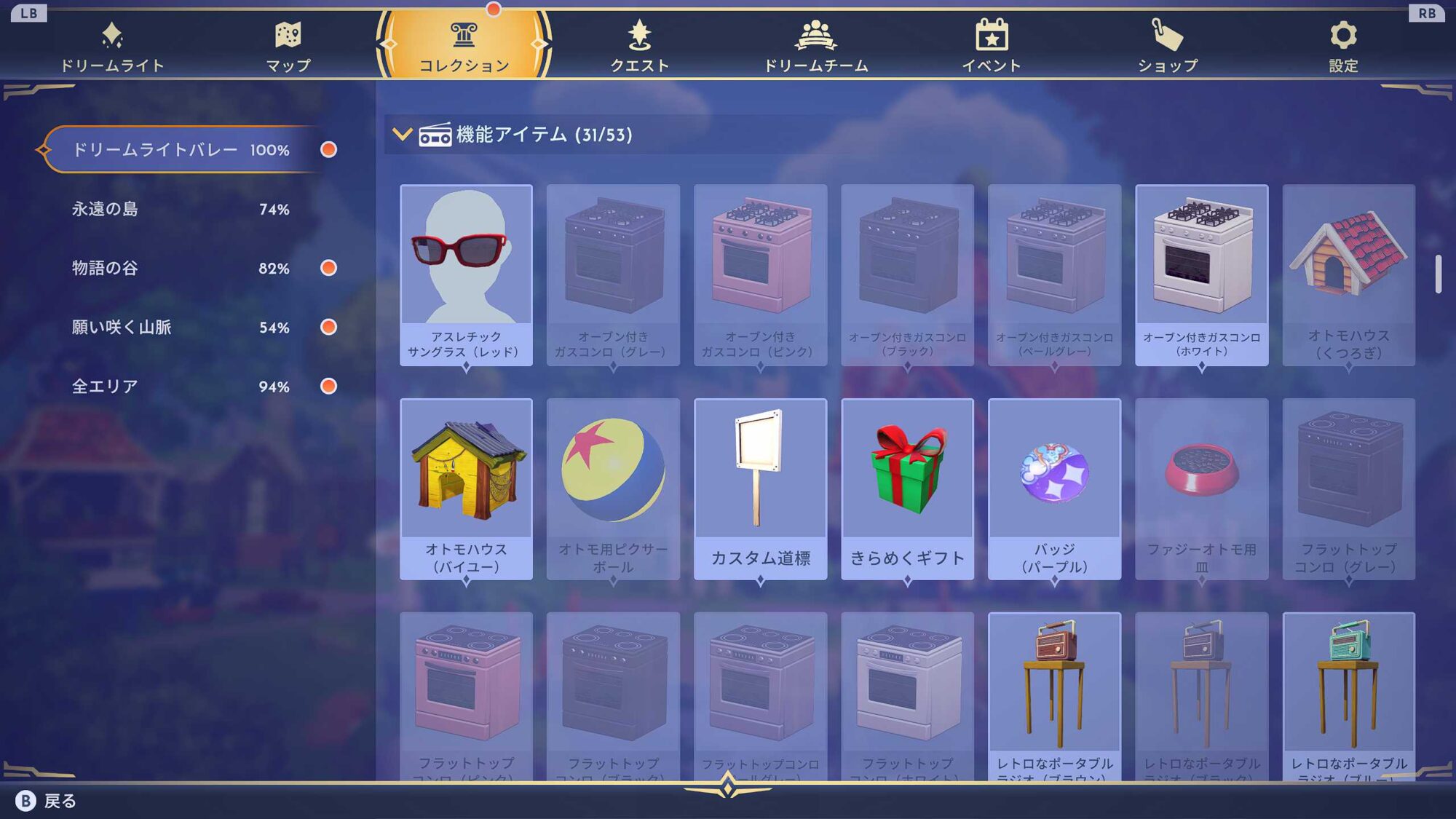Open the ショップ tab
This screenshot has height=819, width=1456.
pos(1168,46)
